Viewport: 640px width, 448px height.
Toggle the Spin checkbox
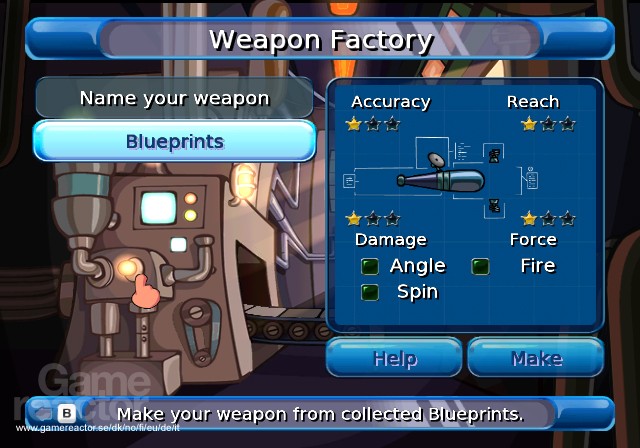pyautogui.click(x=370, y=292)
